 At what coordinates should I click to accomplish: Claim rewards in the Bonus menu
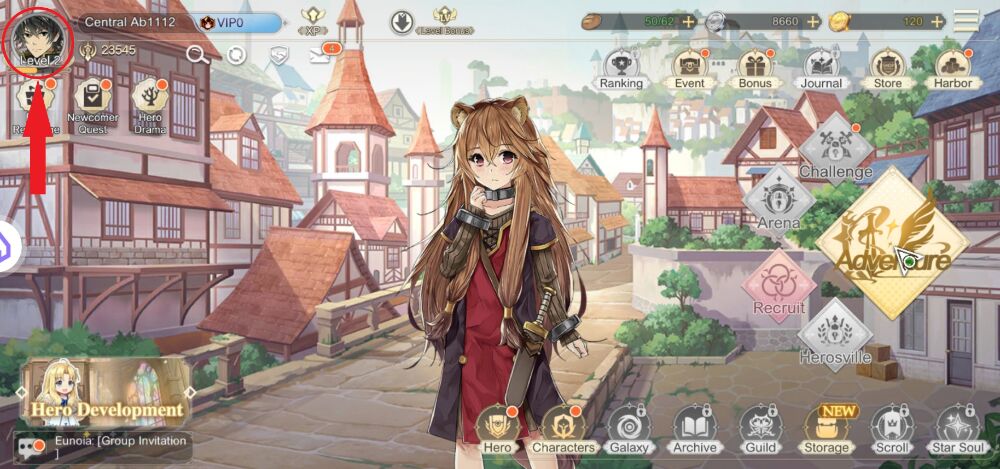pyautogui.click(x=755, y=68)
